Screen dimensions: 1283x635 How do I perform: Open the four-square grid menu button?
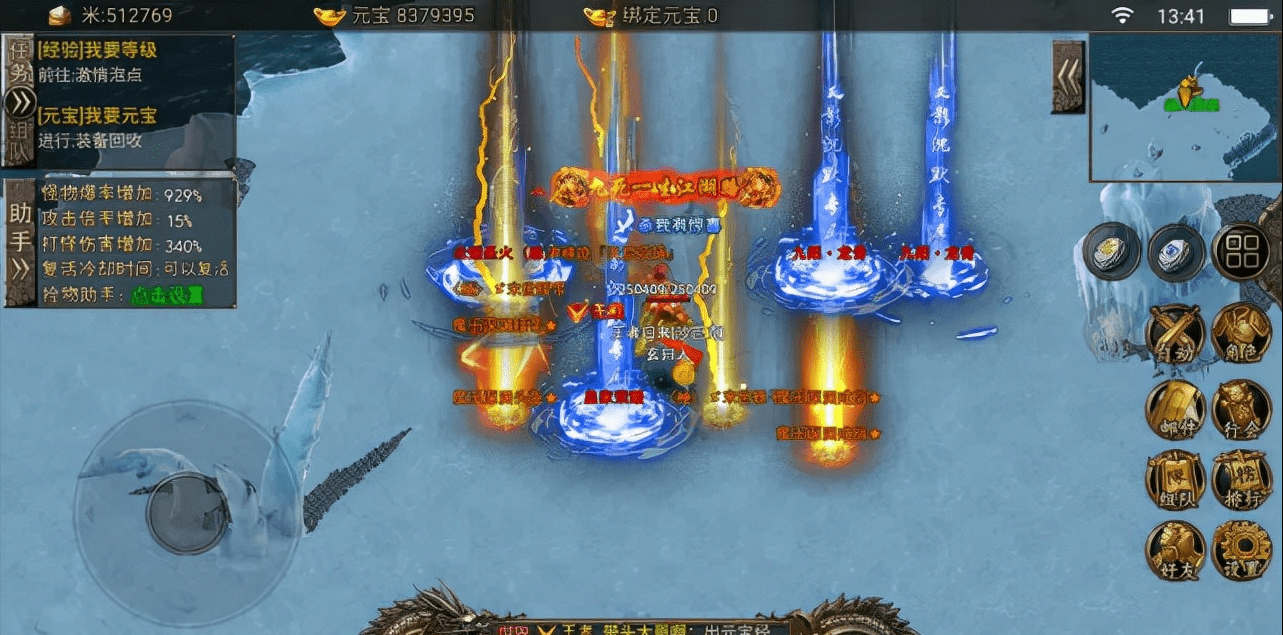[x=1240, y=251]
